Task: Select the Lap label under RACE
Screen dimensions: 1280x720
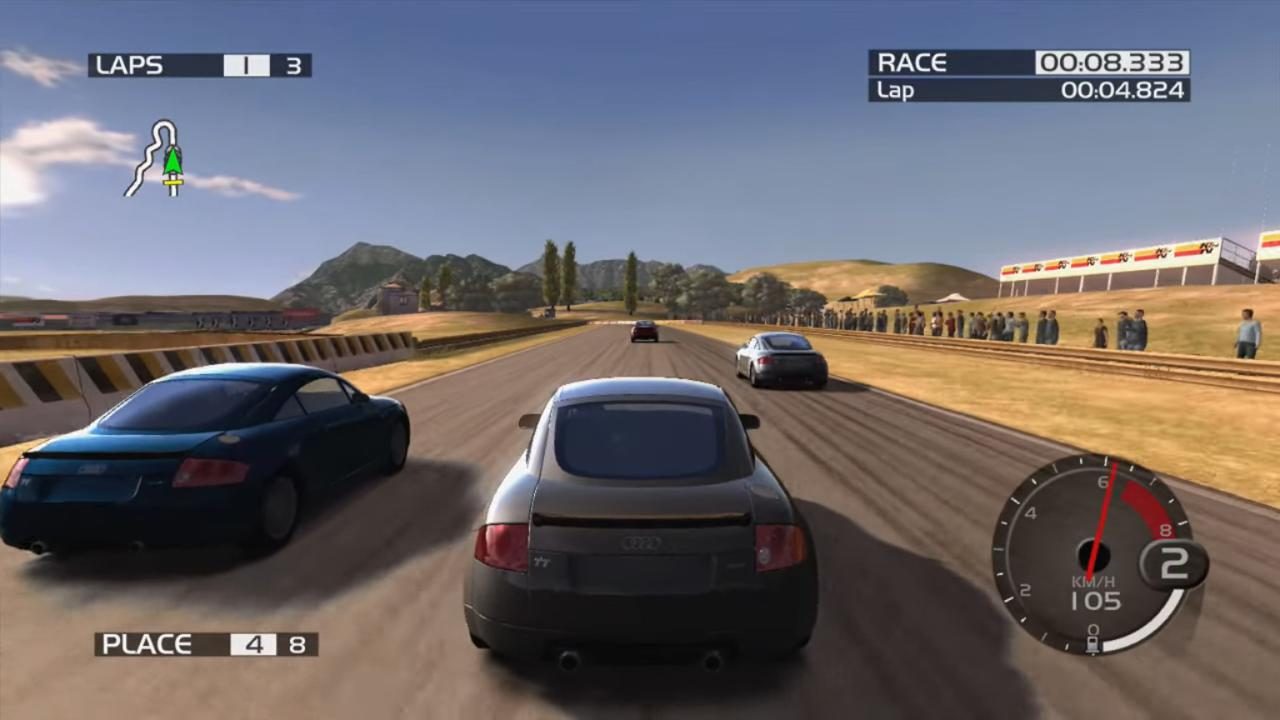Action: pos(895,90)
